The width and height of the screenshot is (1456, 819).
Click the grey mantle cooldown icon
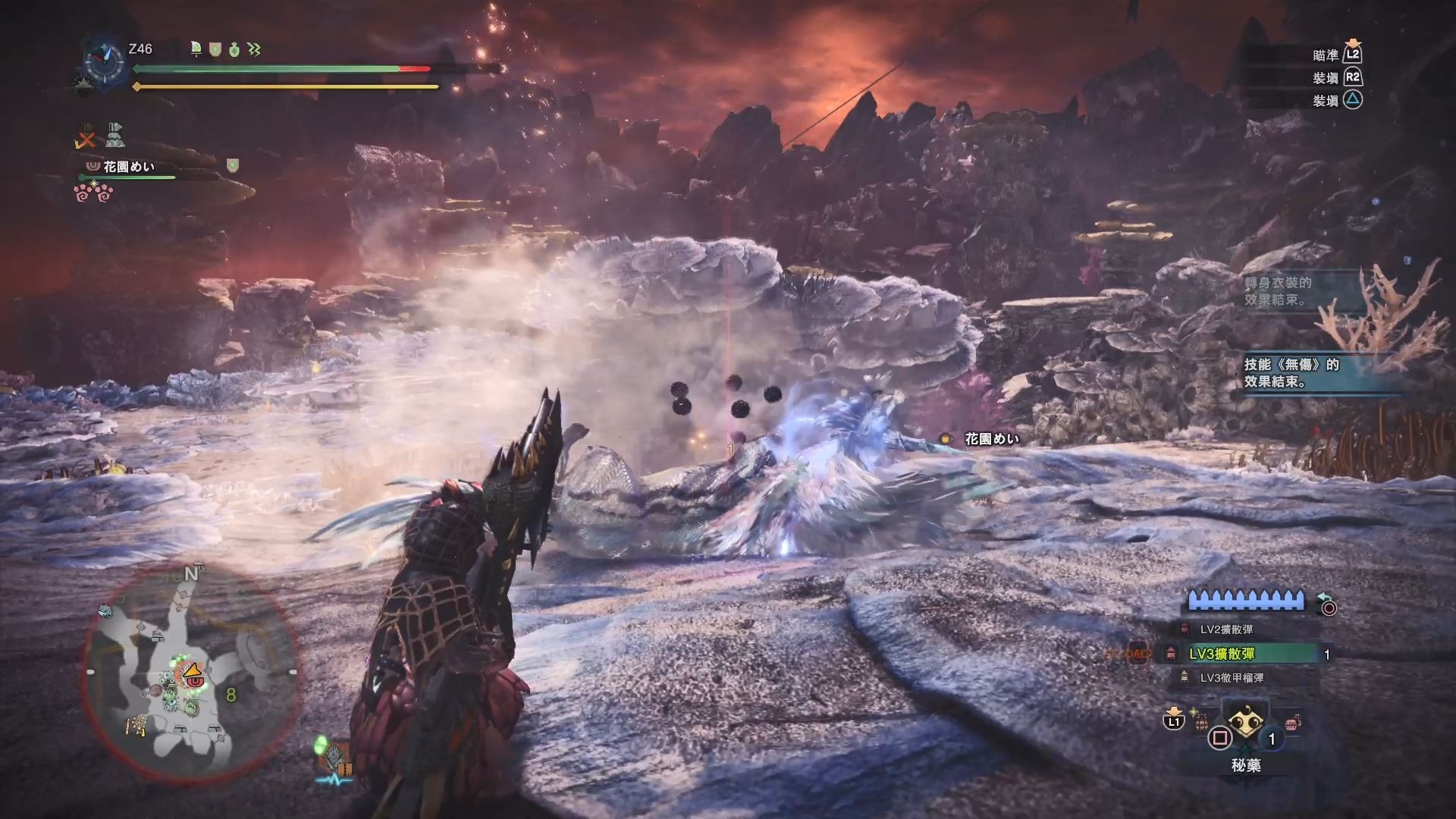pos(115,136)
